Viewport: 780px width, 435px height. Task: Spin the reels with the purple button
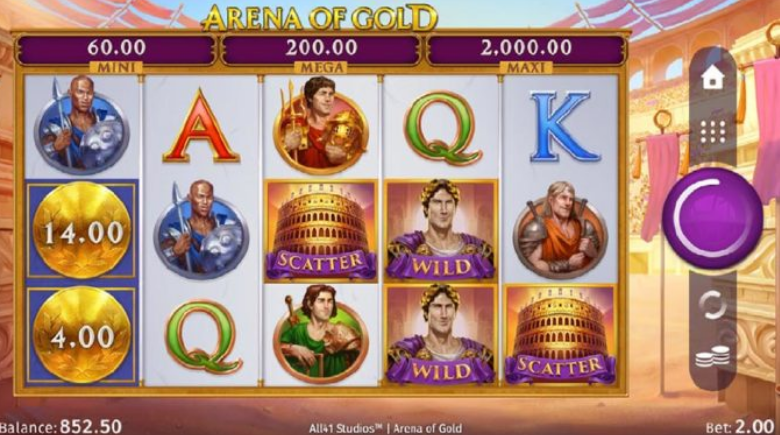pos(712,218)
